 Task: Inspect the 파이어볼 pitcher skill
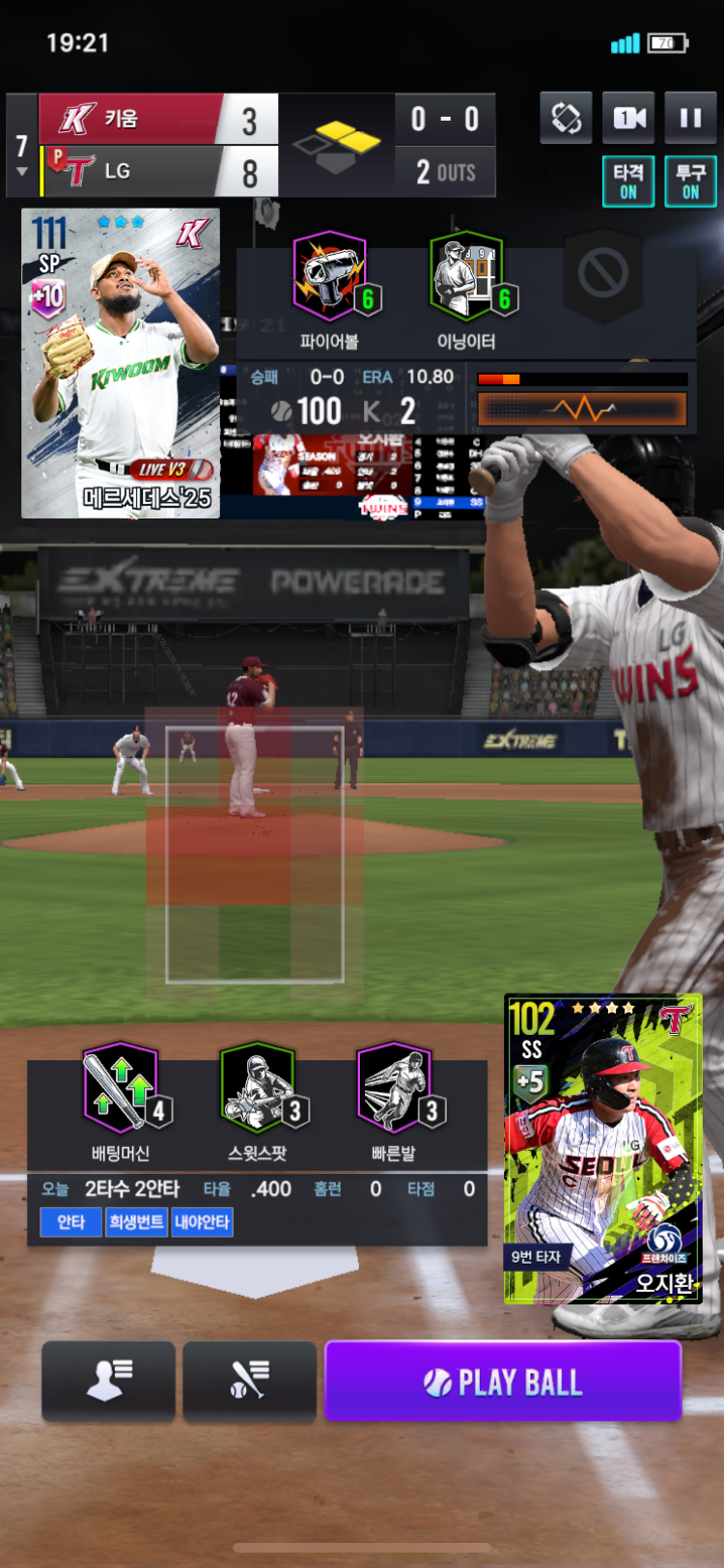[329, 276]
